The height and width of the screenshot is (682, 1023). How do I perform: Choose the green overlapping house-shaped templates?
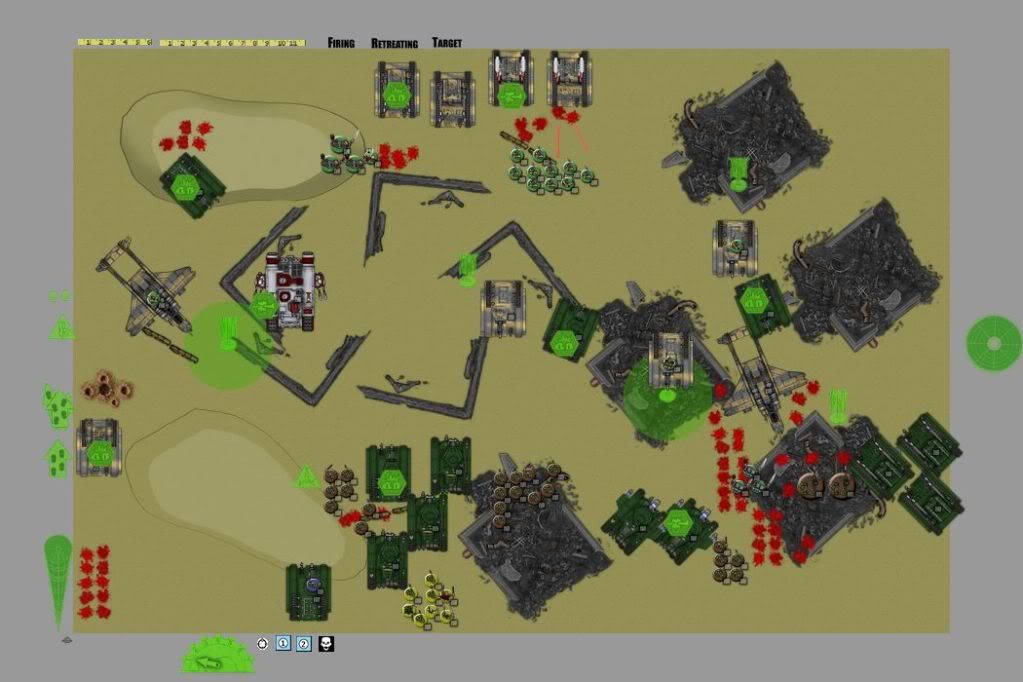[x=58, y=406]
